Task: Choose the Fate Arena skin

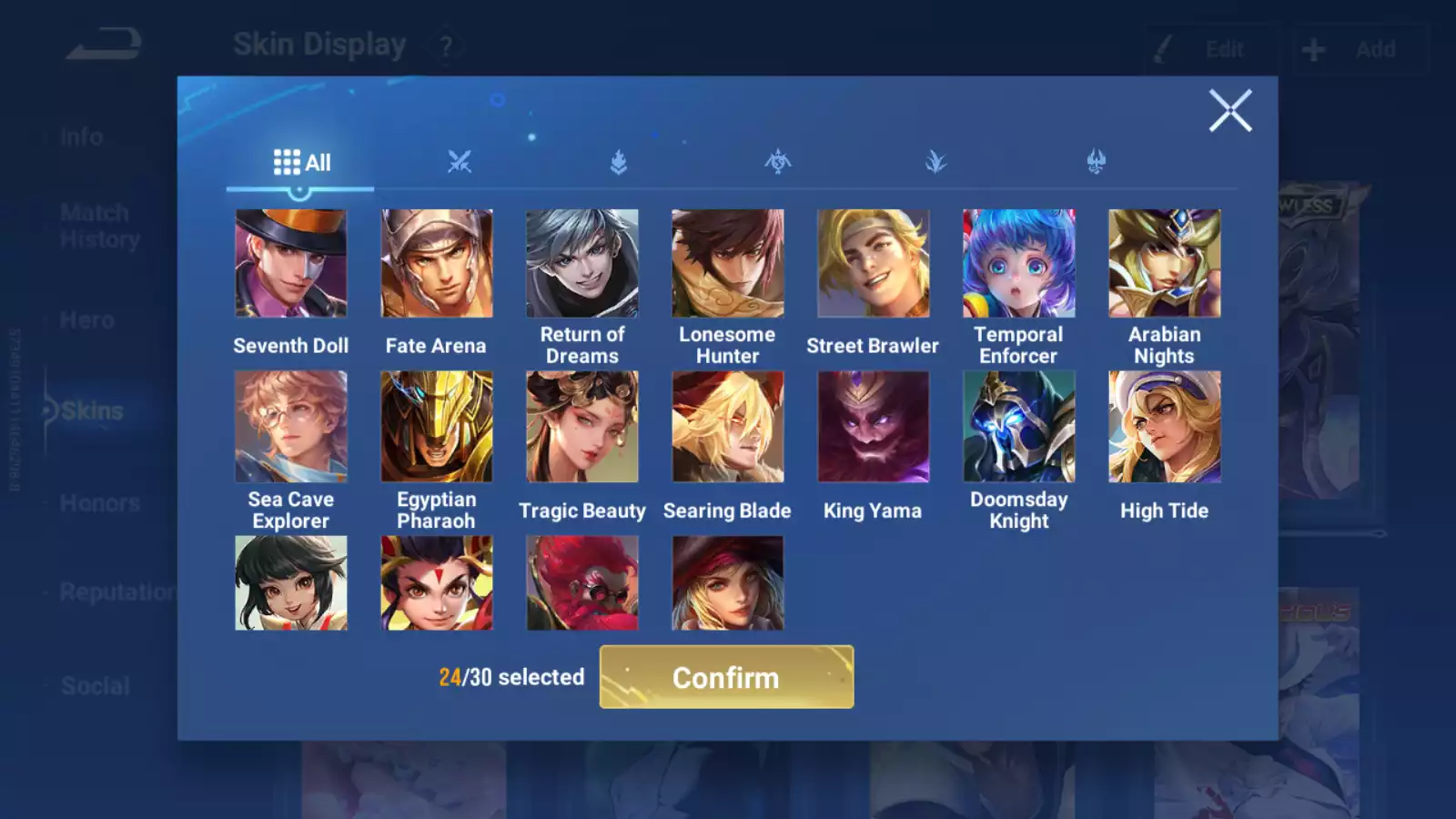Action: click(437, 264)
